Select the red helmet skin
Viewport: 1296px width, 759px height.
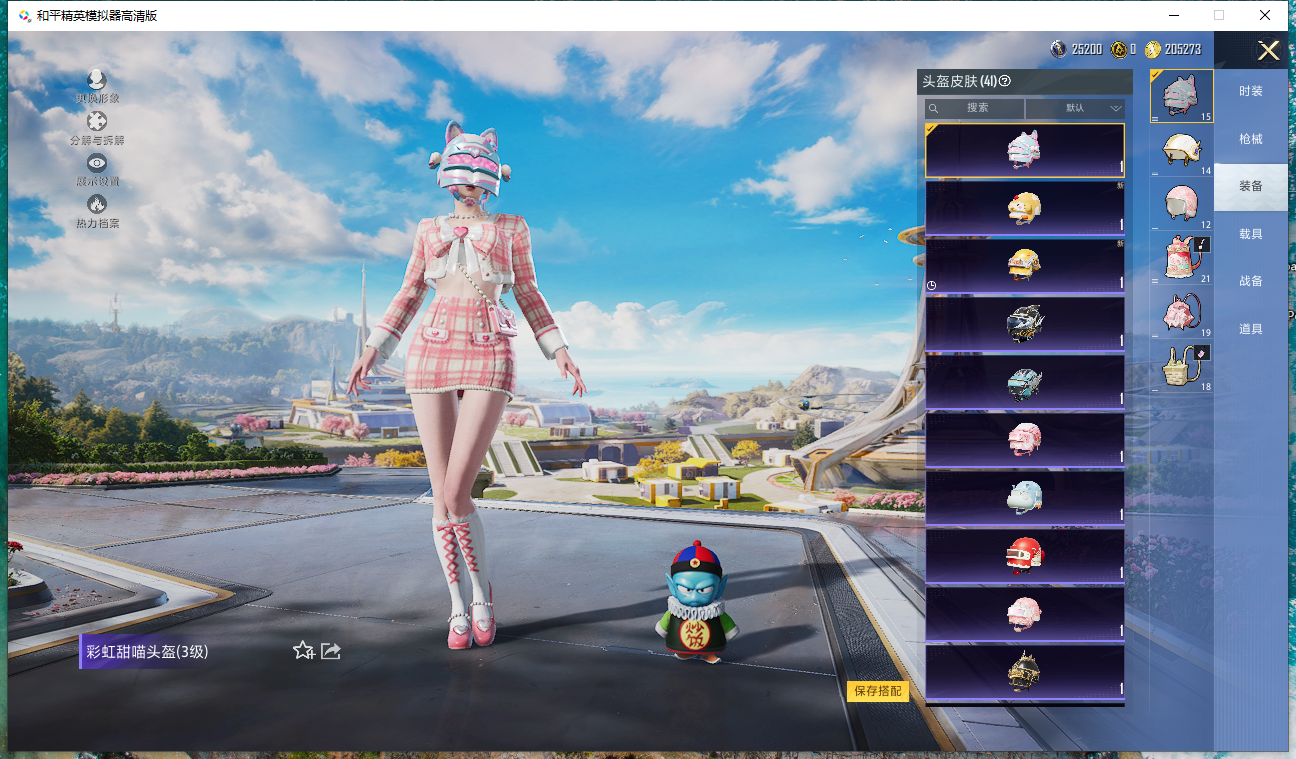(x=1024, y=555)
